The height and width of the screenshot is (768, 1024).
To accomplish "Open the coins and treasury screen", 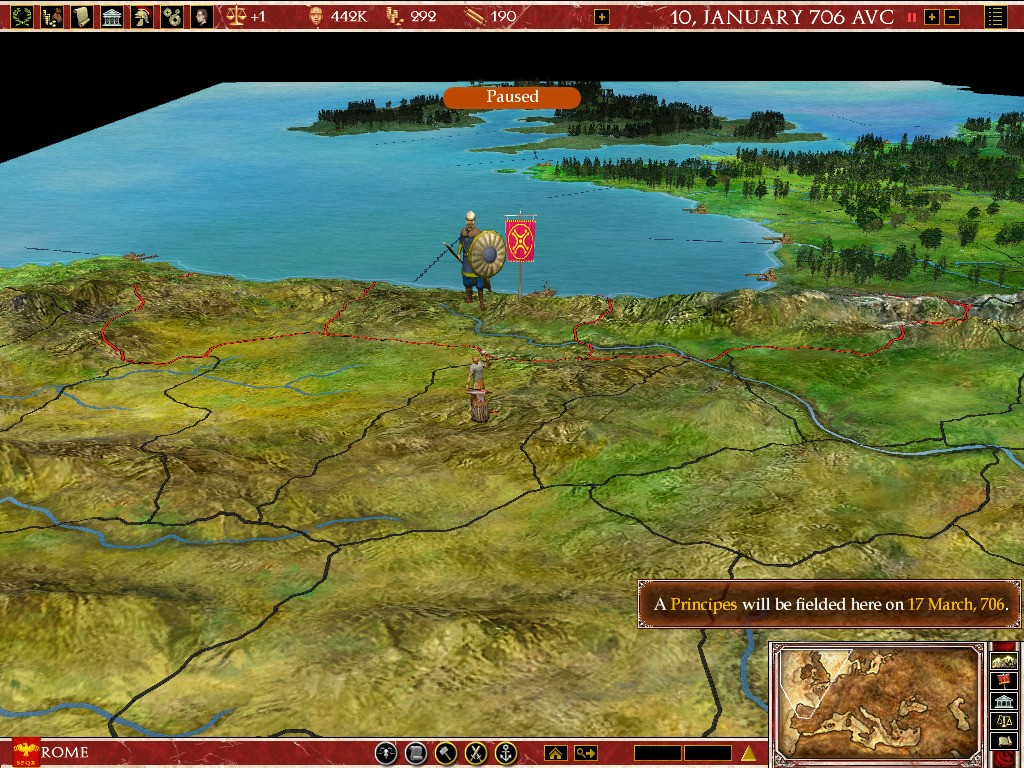I will [51, 16].
